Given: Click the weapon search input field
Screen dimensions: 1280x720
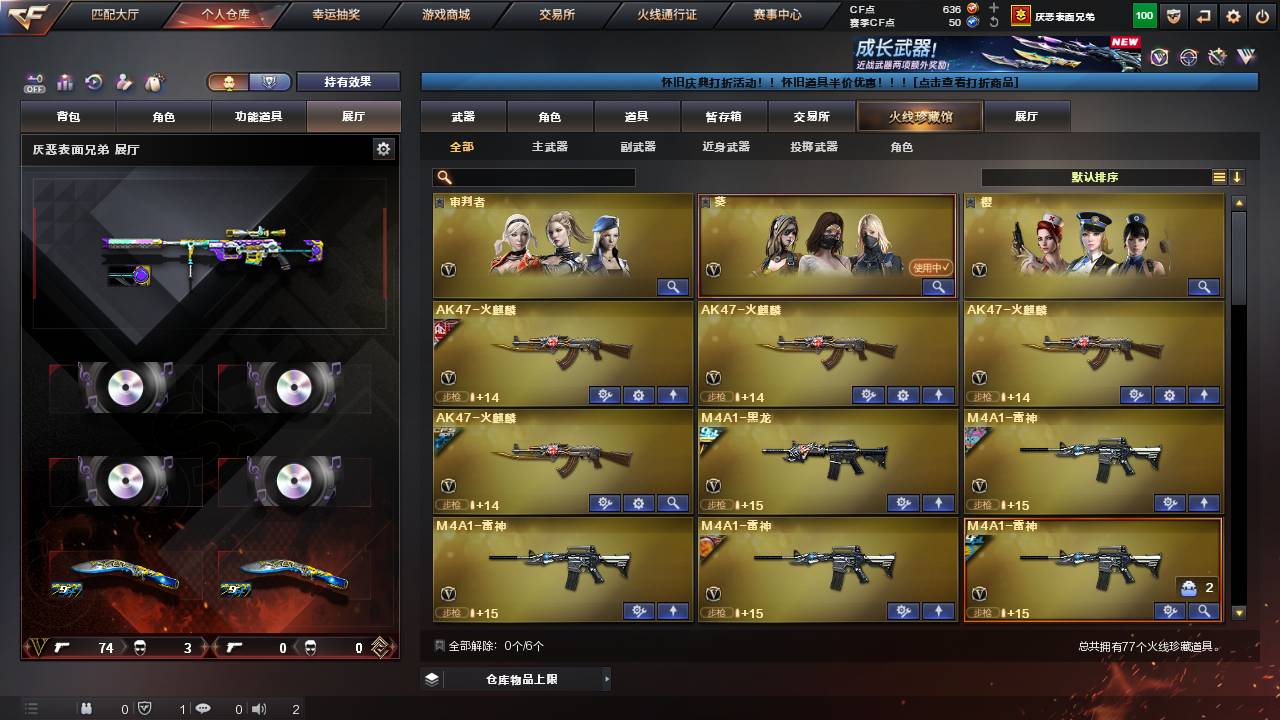Looking at the screenshot, I should [x=535, y=177].
